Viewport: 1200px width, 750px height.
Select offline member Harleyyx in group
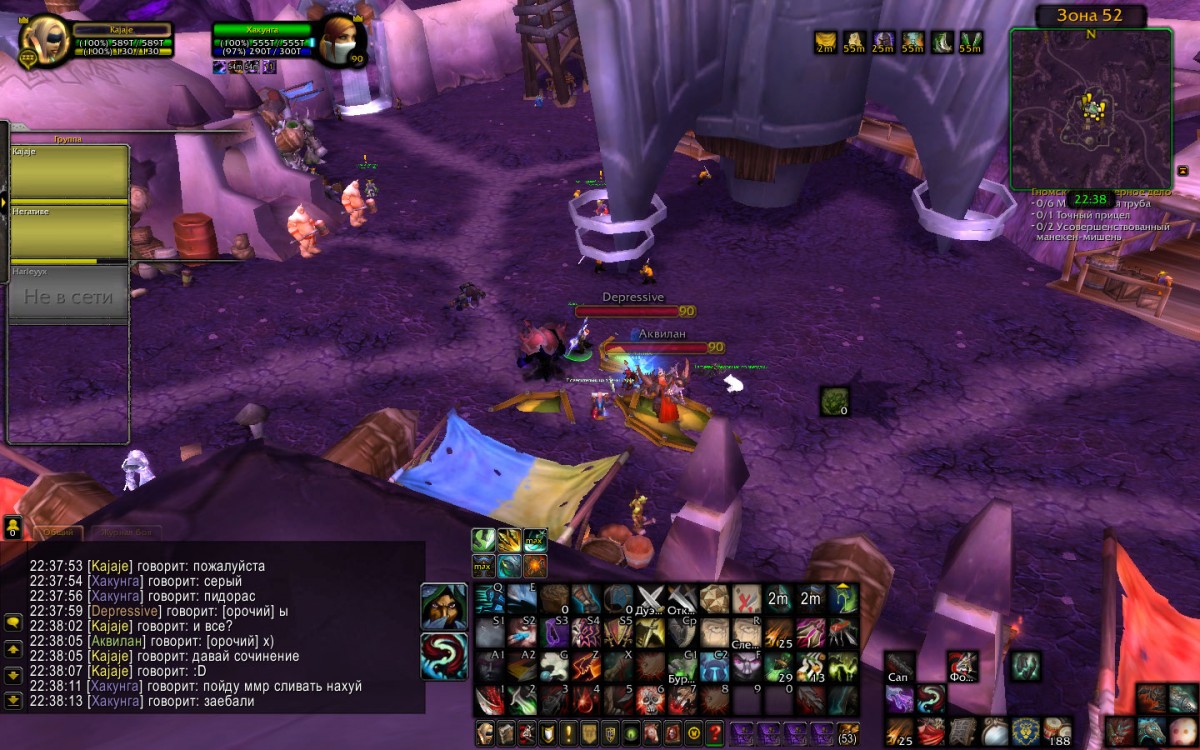tap(68, 294)
